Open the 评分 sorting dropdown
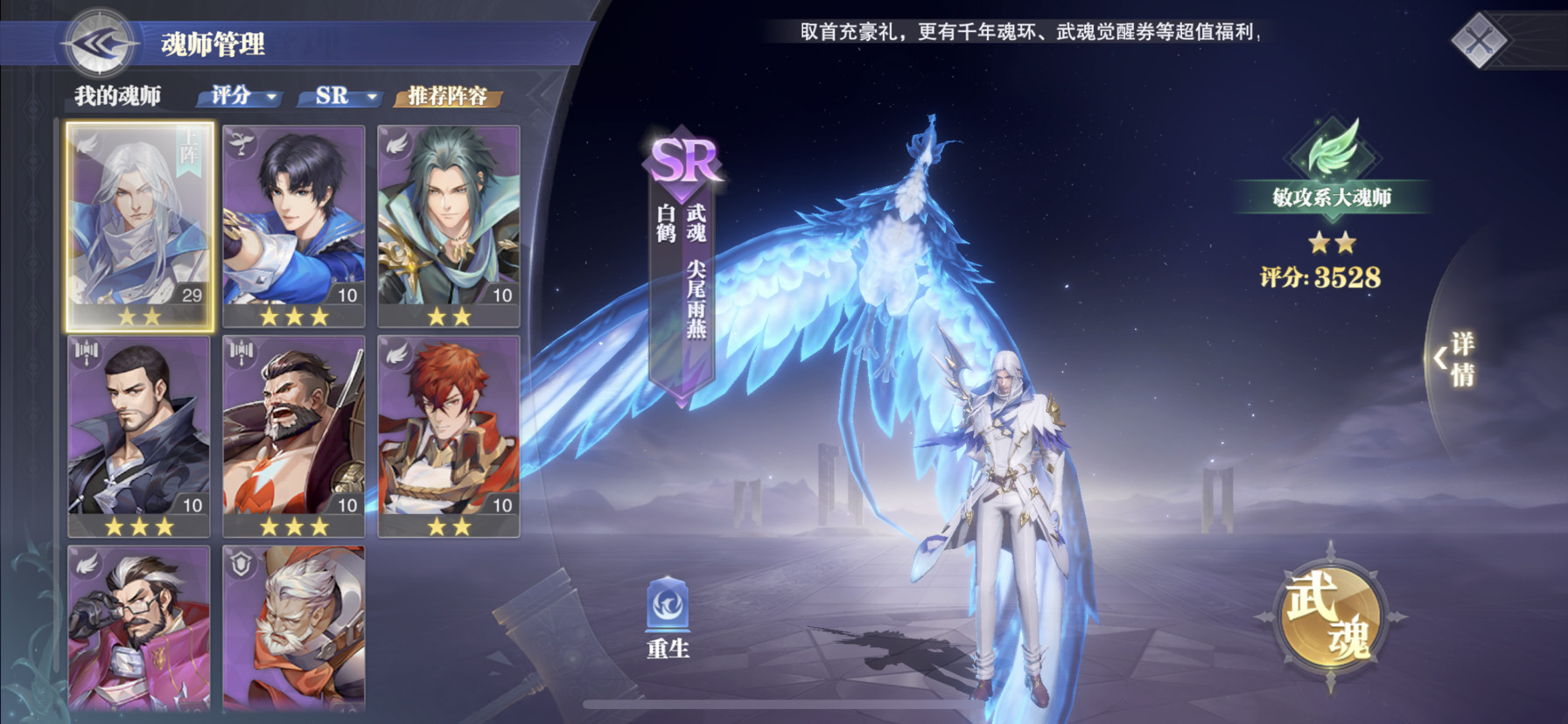Viewport: 1568px width, 724px height. (236, 96)
